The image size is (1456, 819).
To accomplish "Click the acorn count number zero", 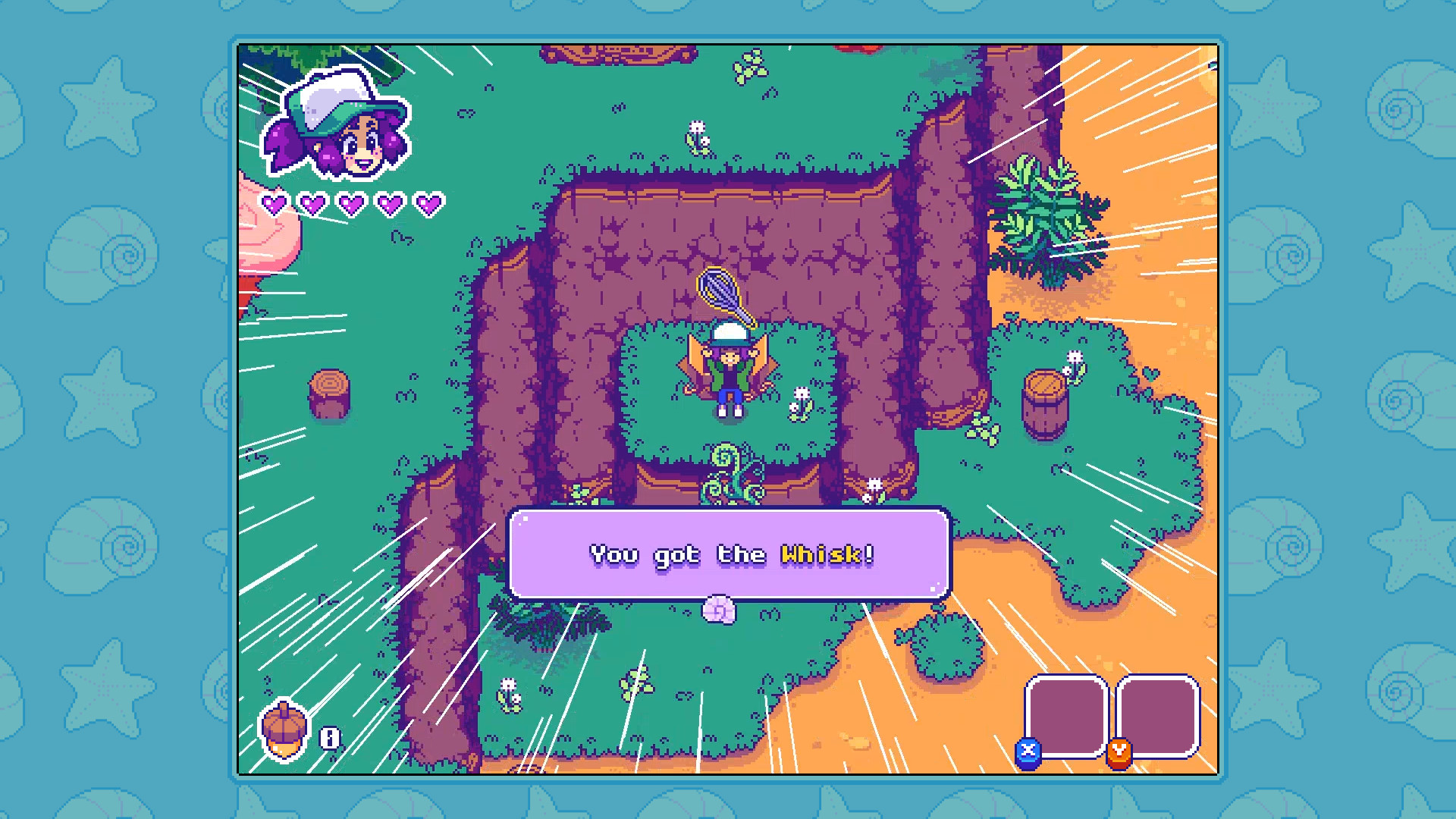I will pos(329,736).
